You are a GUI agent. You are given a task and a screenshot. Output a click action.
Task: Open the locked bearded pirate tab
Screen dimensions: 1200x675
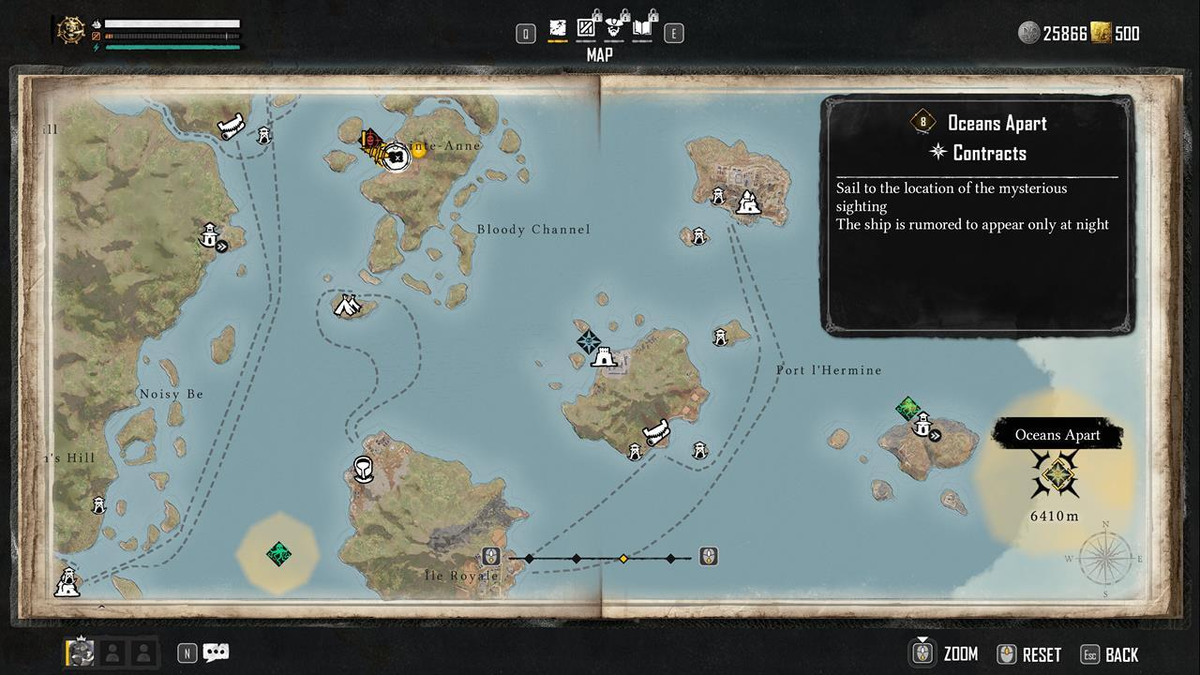(x=614, y=31)
